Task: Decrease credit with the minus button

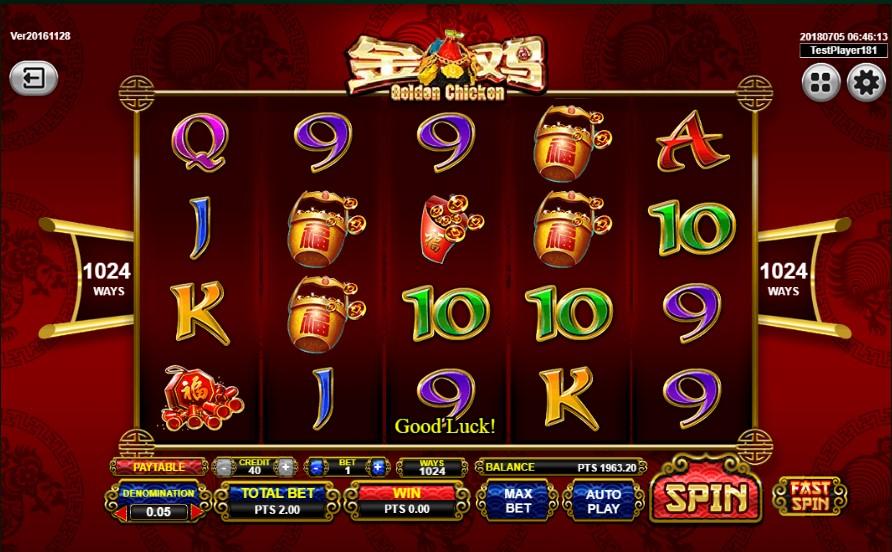Action: 226,467
